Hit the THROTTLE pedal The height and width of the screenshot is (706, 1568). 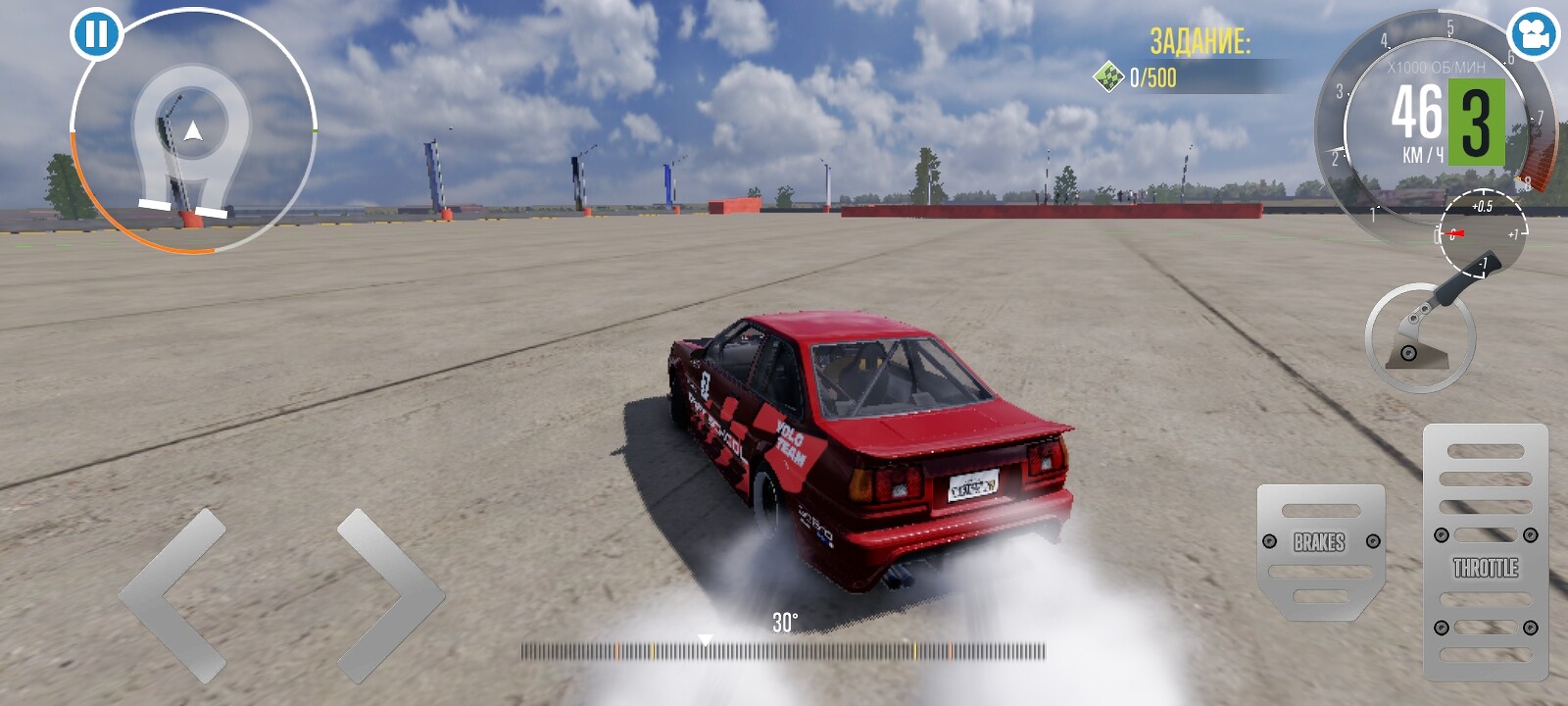[x=1485, y=552]
